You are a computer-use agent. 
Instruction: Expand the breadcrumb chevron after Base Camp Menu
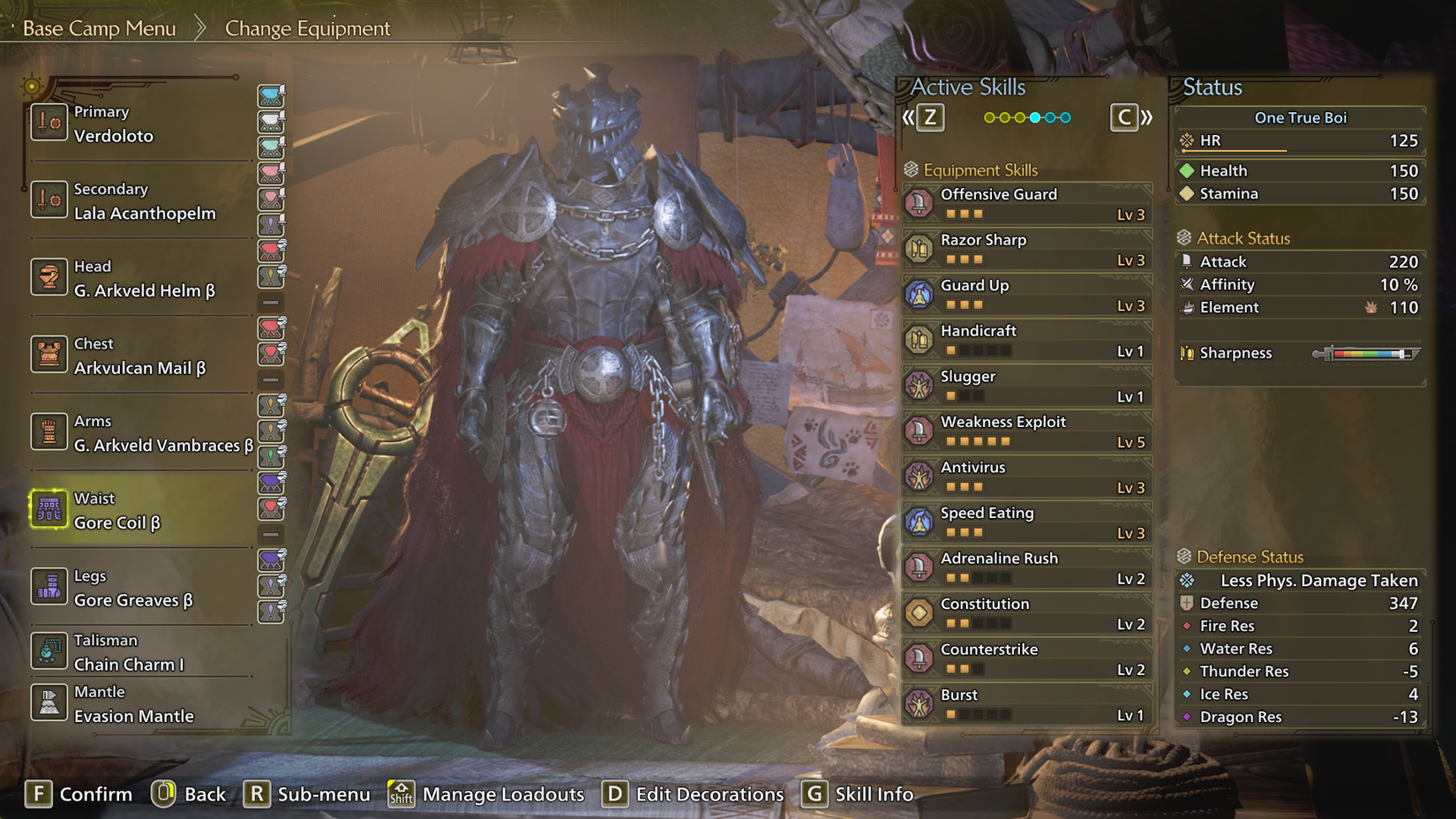coord(199,27)
